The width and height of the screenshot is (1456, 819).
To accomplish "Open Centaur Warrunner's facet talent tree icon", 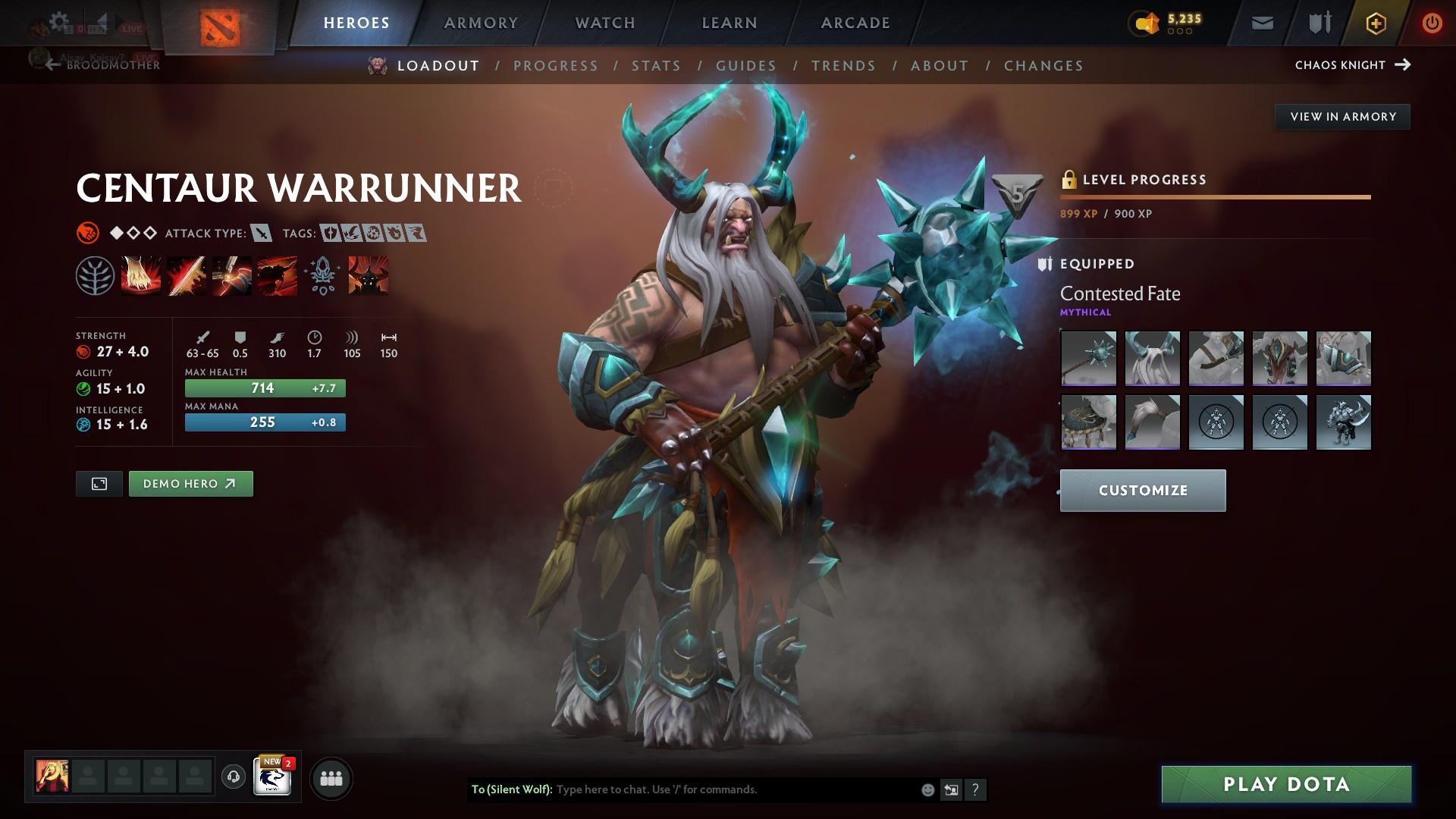I will [x=95, y=275].
